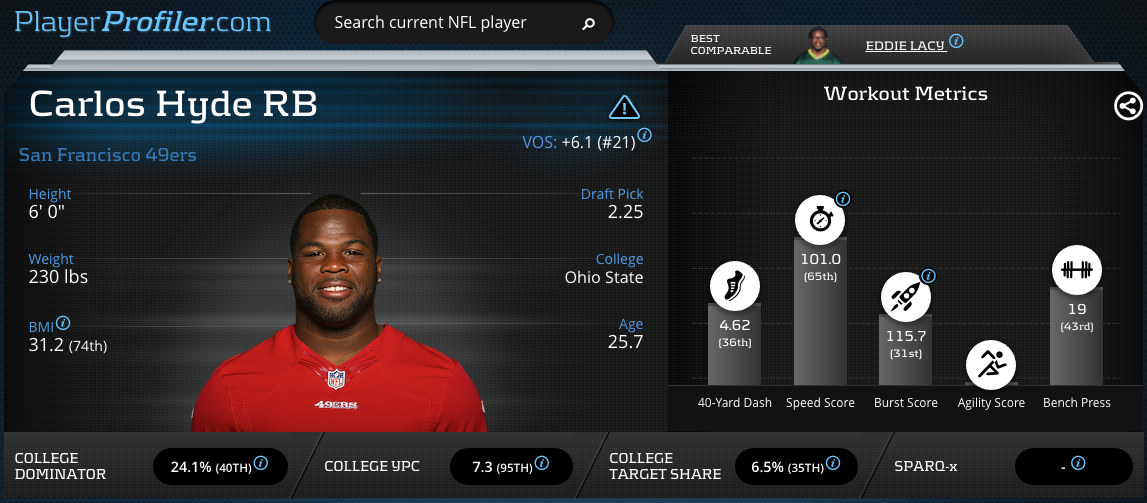
Task: Show info for SPARQ-x value
Action: [1078, 463]
